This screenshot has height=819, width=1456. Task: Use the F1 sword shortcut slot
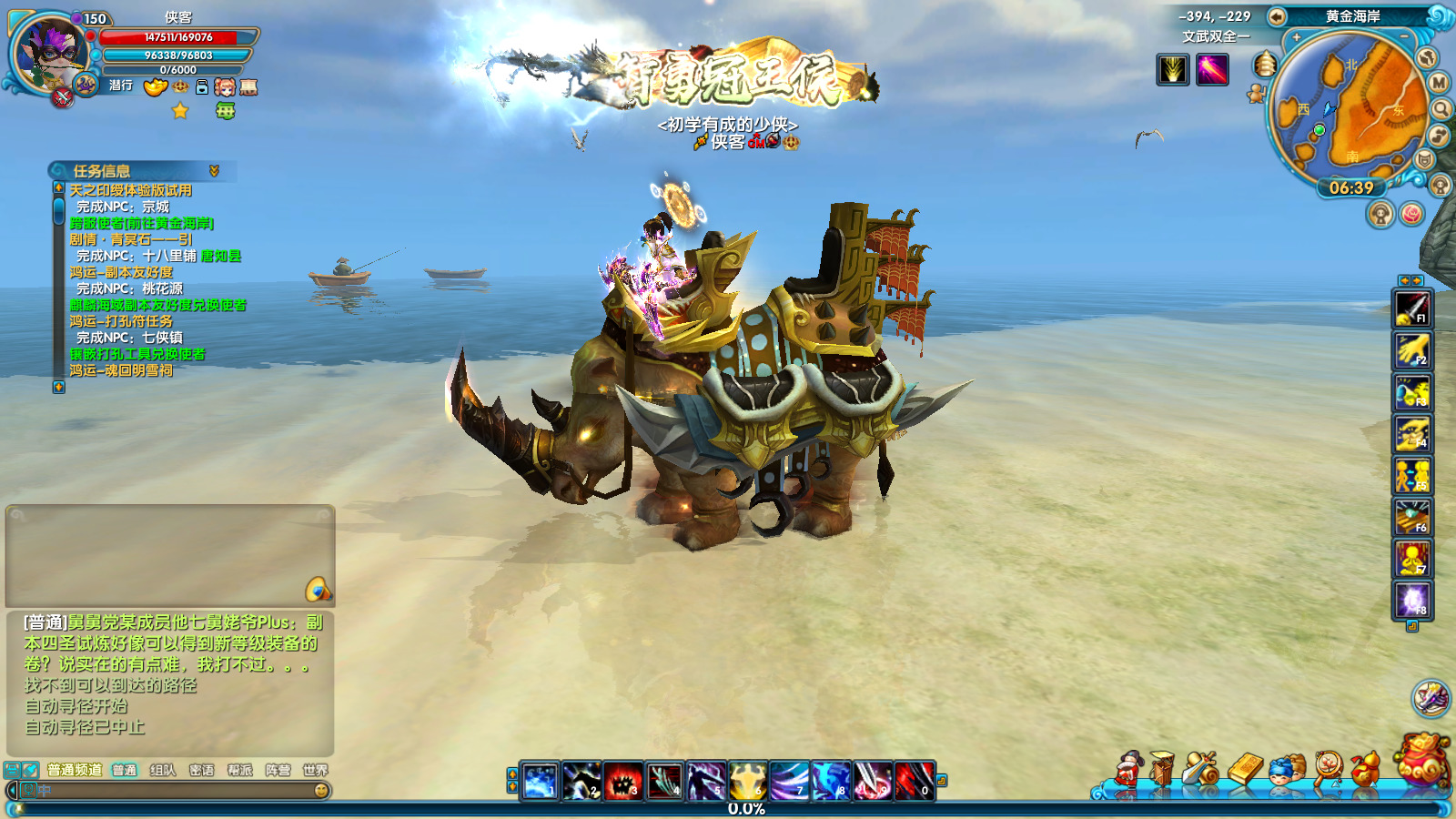(1412, 308)
